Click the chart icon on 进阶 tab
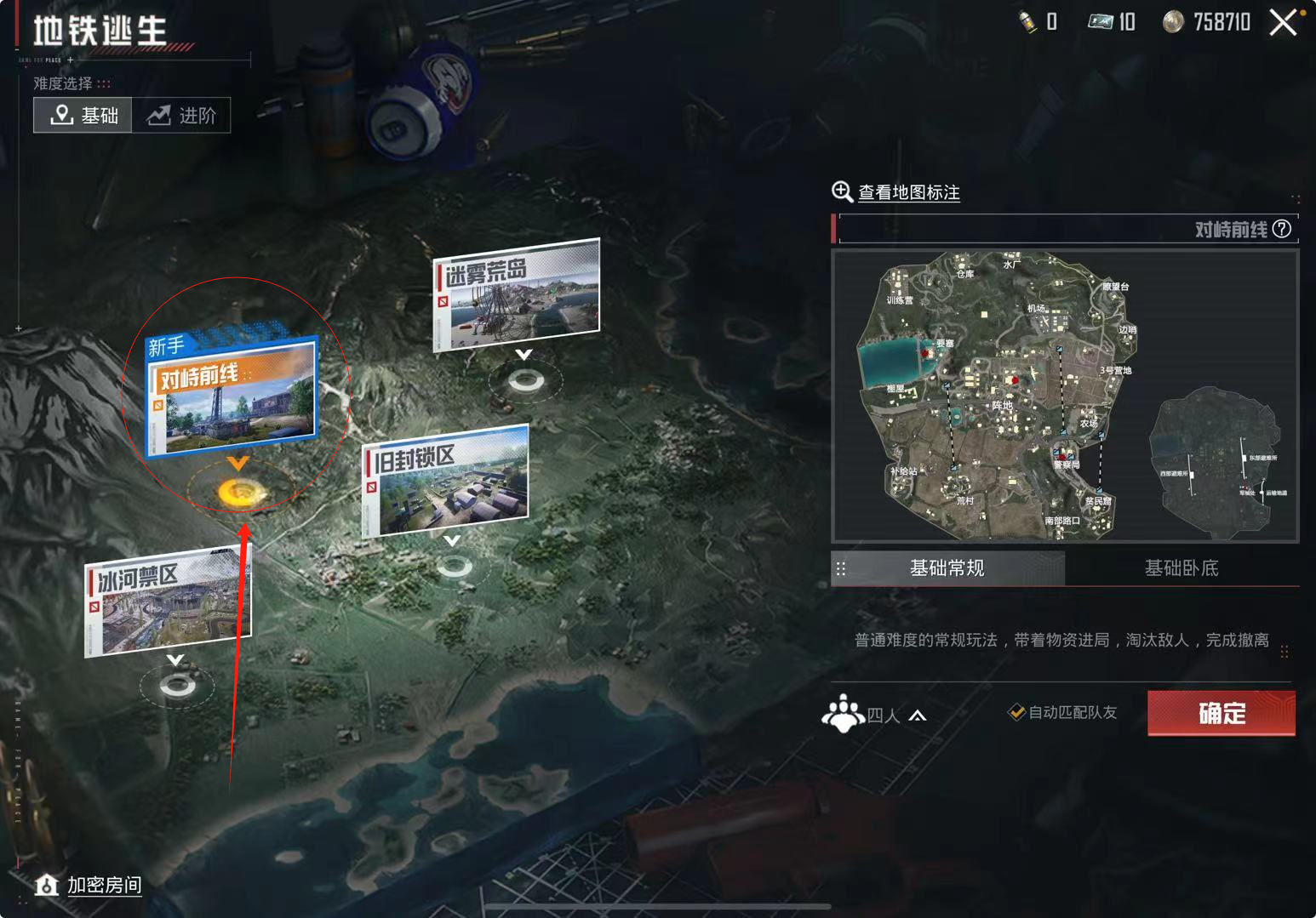 tap(157, 114)
